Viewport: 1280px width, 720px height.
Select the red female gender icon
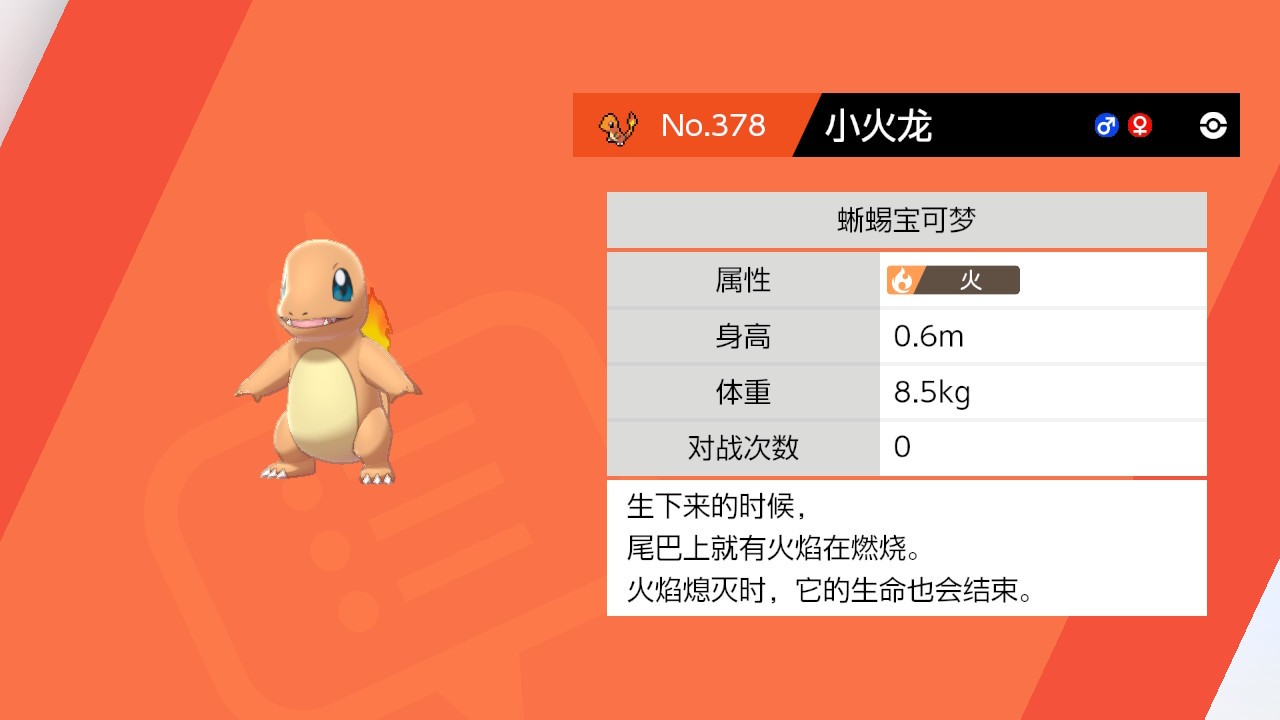point(1139,125)
